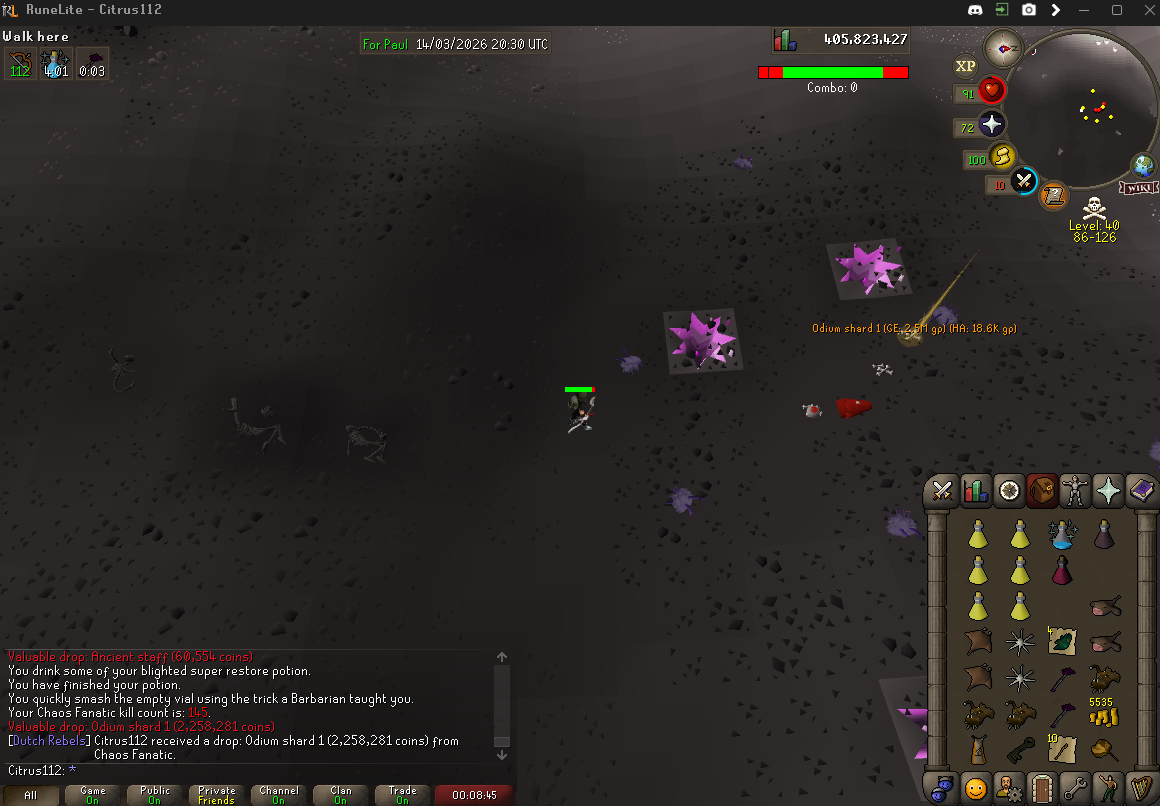Toggle the Quick Prayers orb
Screen dimensions: 1160x806
pyautogui.click(x=991, y=125)
